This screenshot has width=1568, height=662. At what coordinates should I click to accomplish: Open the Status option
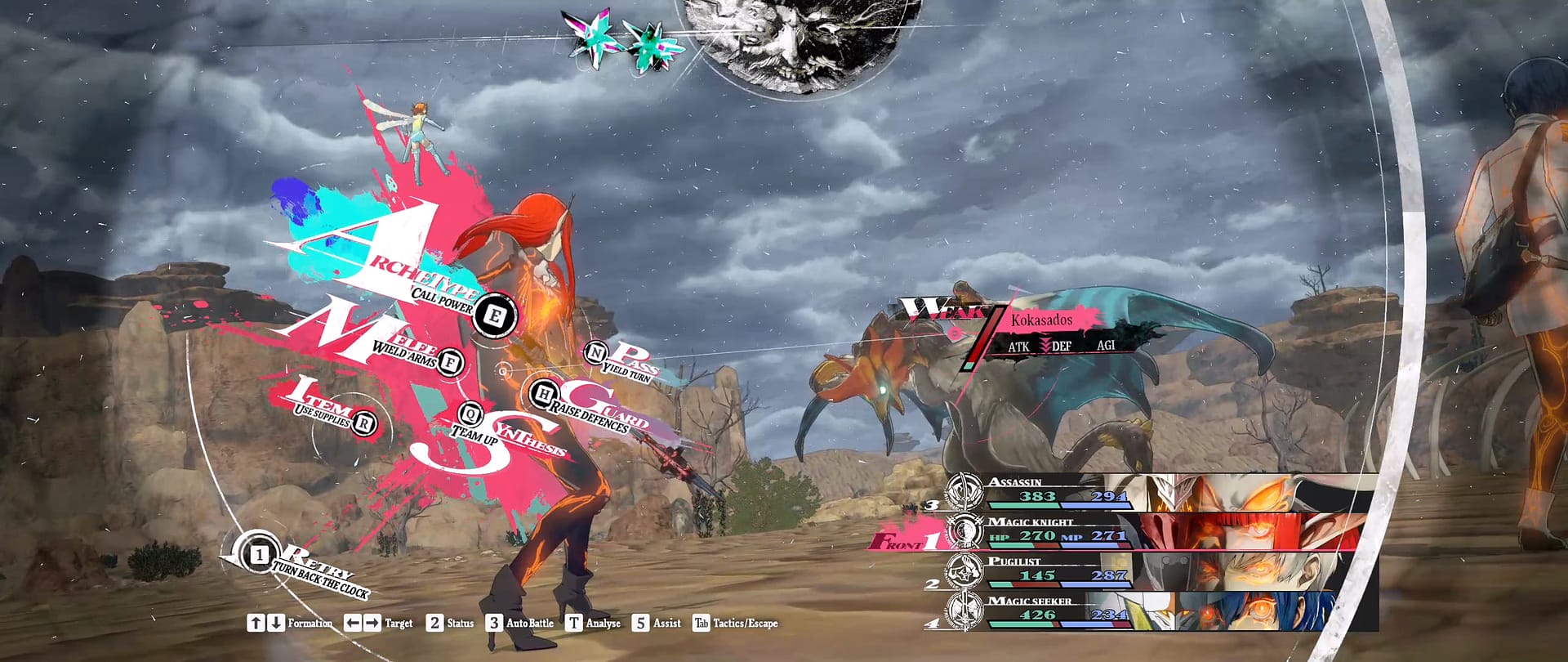pyautogui.click(x=450, y=623)
